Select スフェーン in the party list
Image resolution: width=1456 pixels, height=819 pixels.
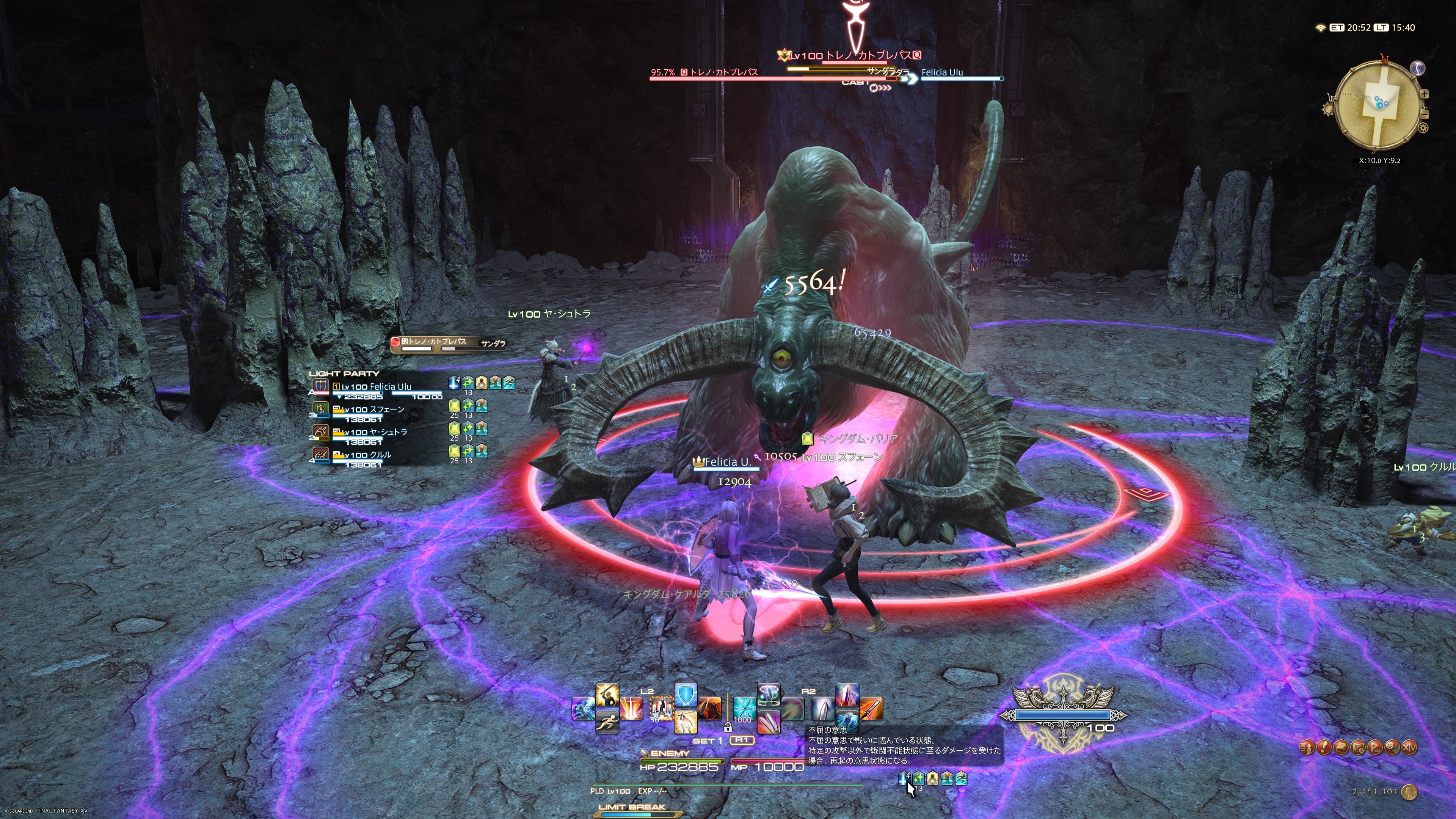(x=373, y=410)
